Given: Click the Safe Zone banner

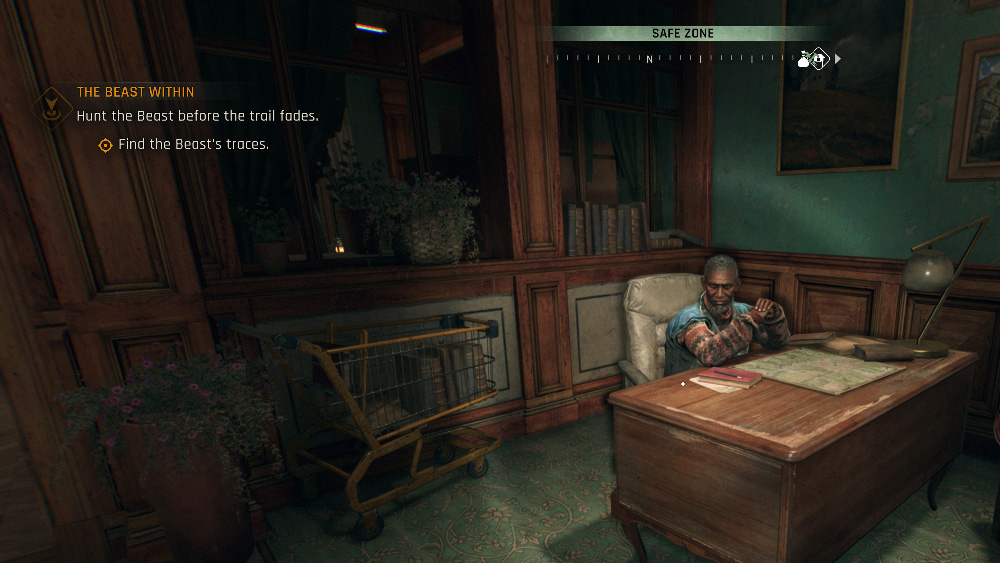Looking at the screenshot, I should [x=683, y=34].
